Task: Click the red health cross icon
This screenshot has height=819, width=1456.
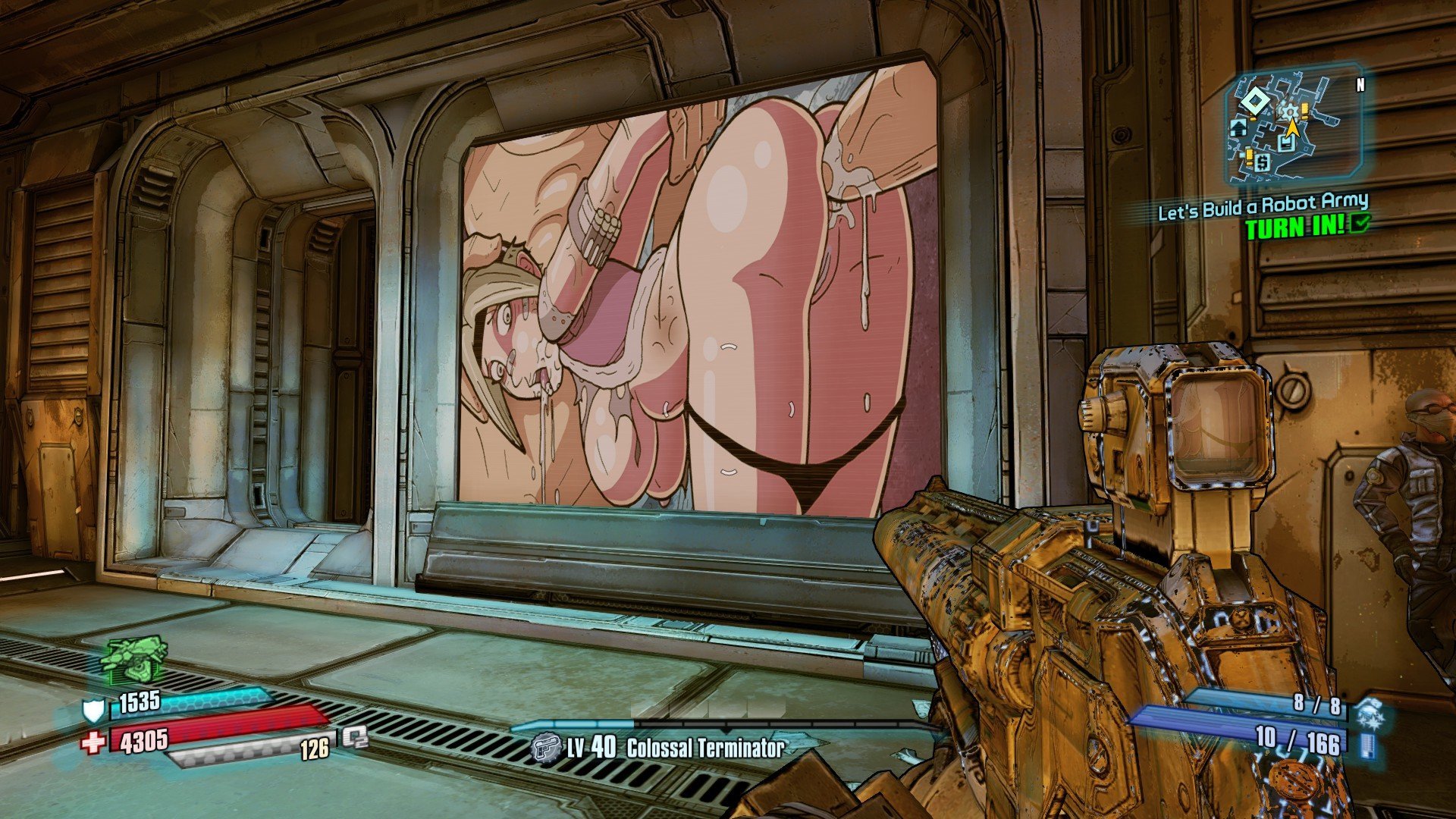Action: coord(92,742)
